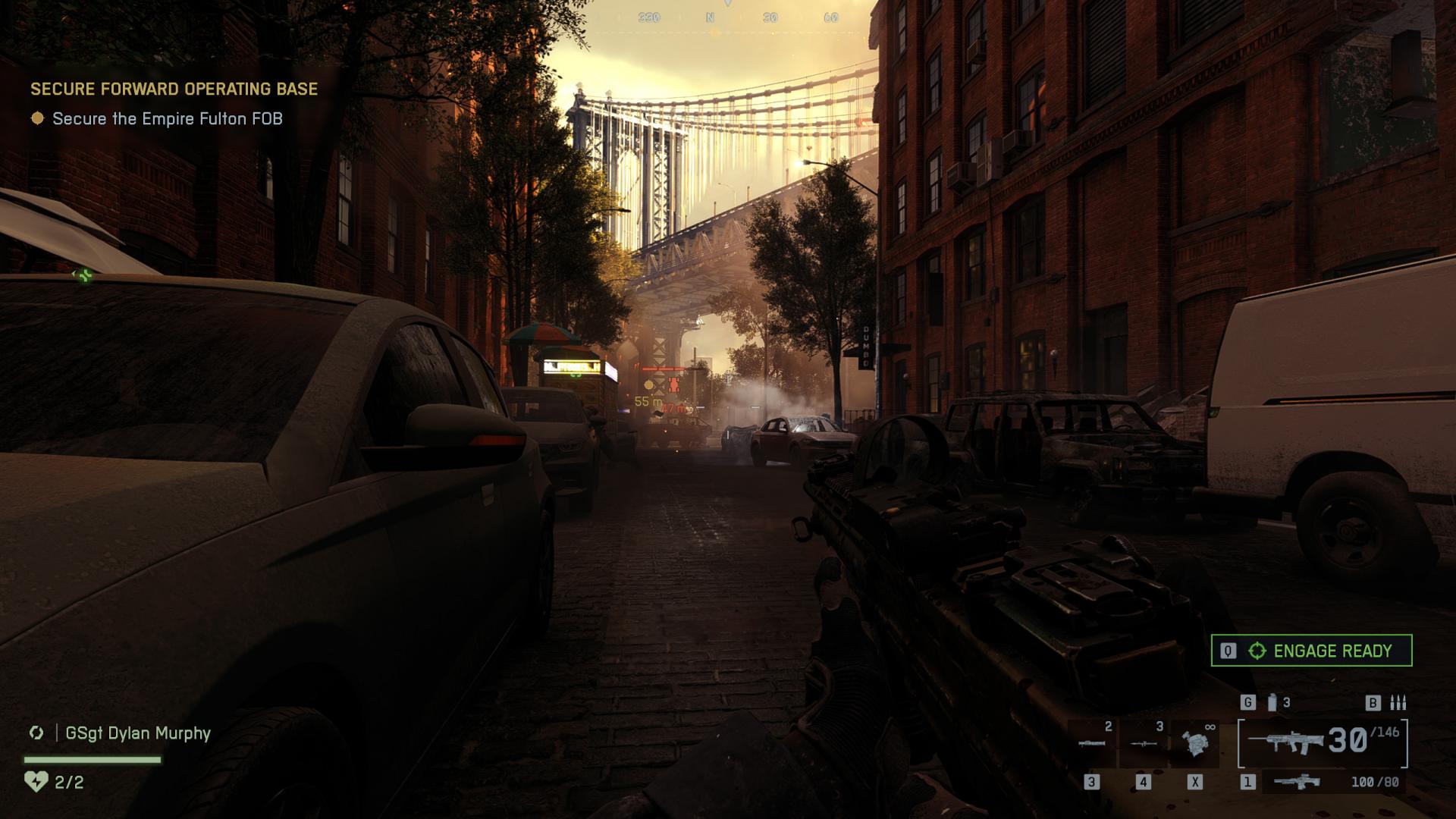This screenshot has width=1456, height=819.
Task: Switch to the secondary weapon slot
Action: (1298, 782)
